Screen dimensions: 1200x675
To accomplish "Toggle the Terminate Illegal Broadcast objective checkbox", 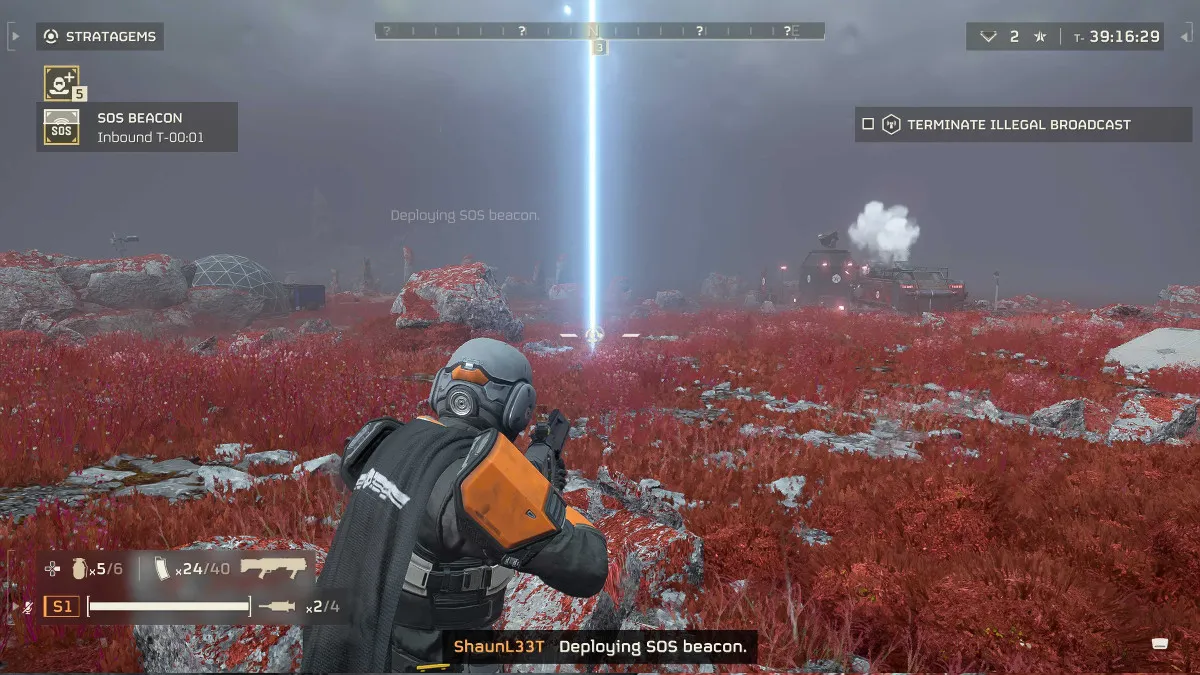I will point(867,125).
